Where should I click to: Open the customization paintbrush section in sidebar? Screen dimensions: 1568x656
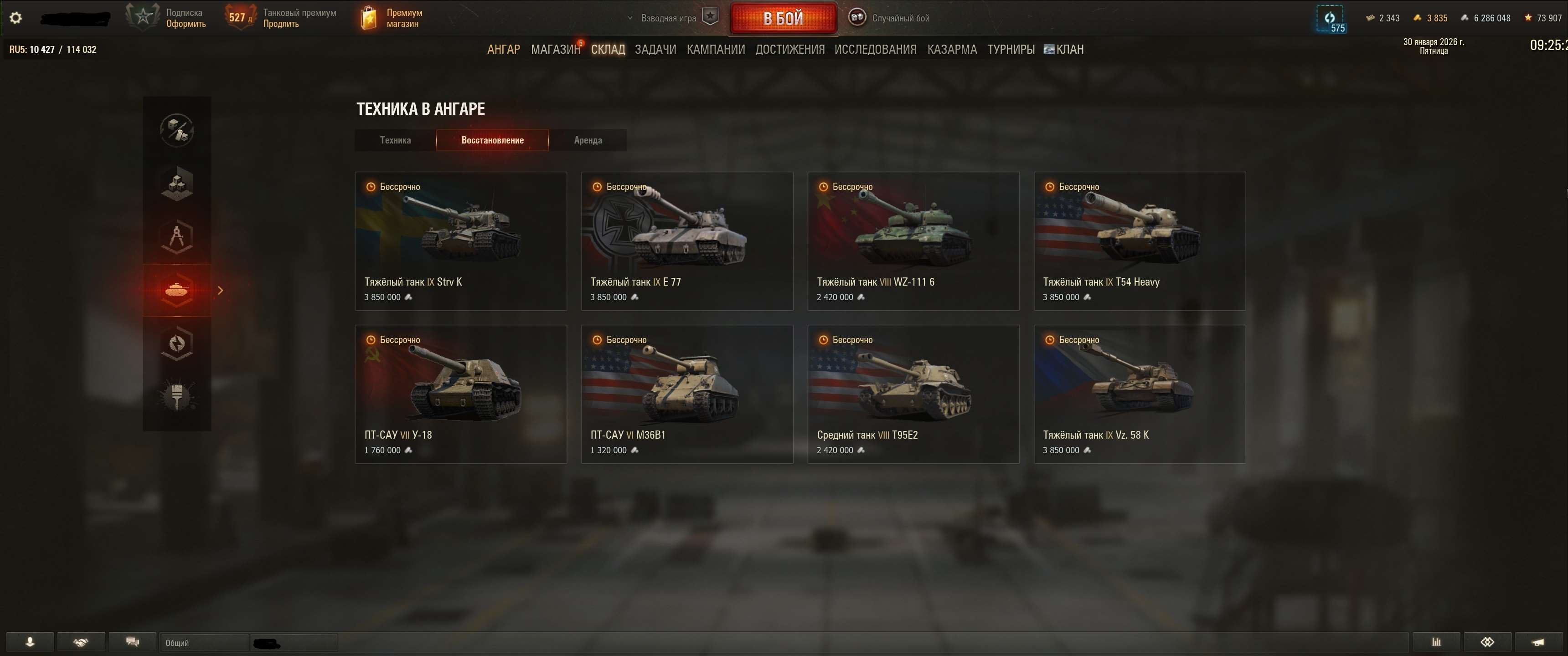(176, 397)
